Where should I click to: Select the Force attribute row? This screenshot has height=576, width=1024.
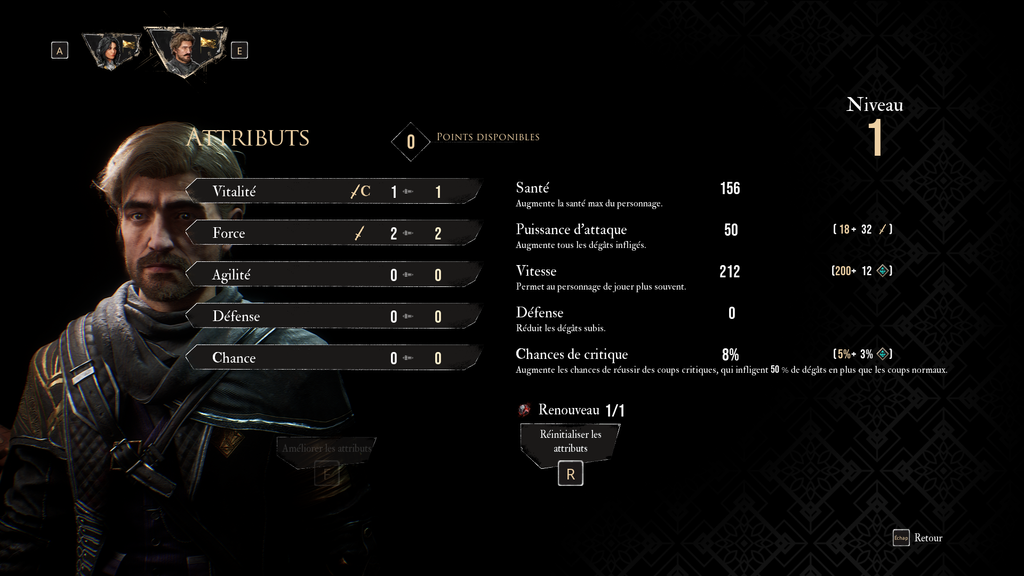tap(330, 233)
